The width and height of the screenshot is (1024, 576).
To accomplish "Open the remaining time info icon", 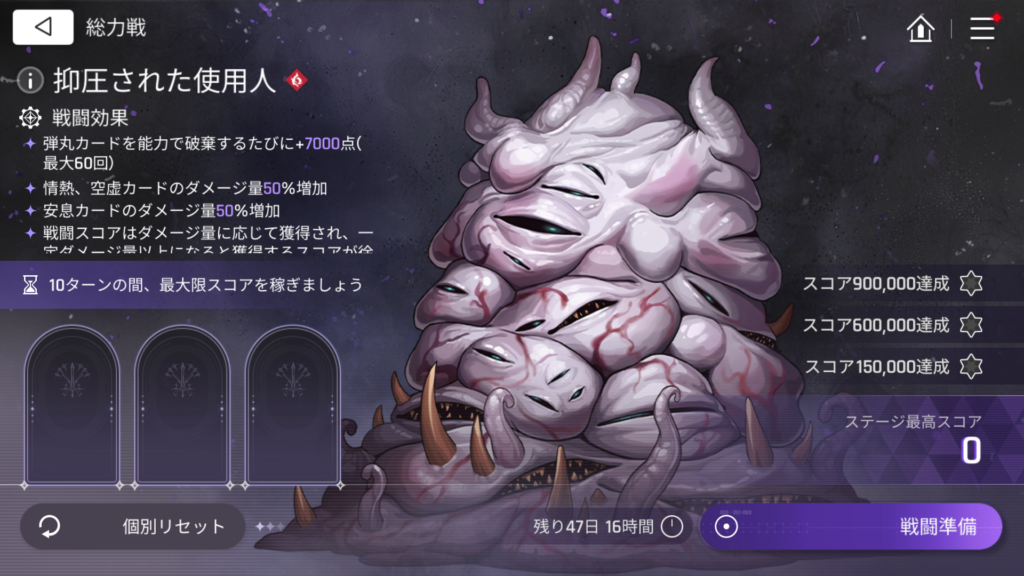I will pos(672,526).
